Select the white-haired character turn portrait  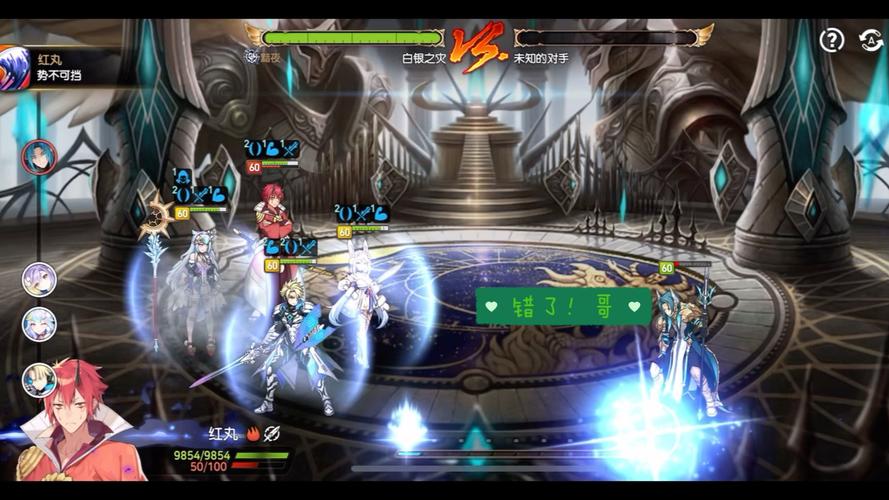[39, 324]
